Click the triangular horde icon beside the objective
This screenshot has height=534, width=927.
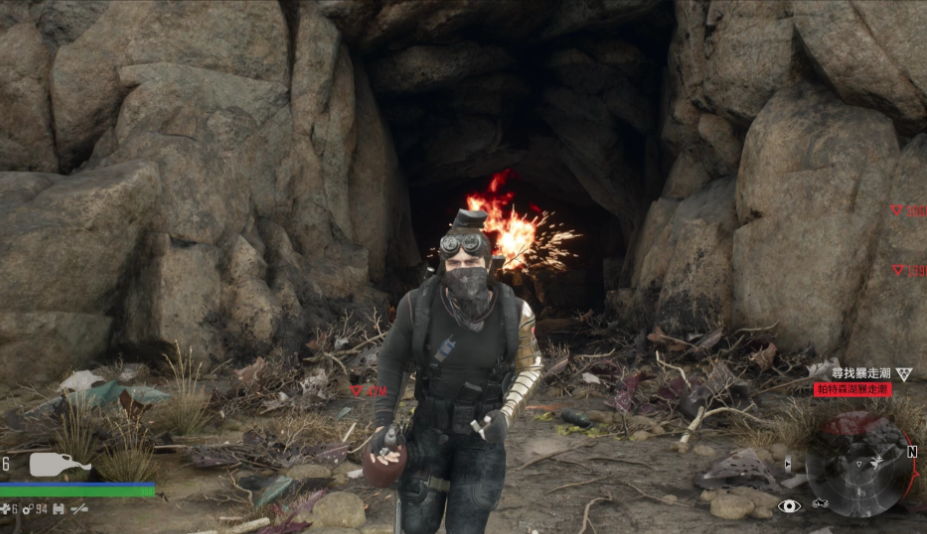pyautogui.click(x=904, y=373)
